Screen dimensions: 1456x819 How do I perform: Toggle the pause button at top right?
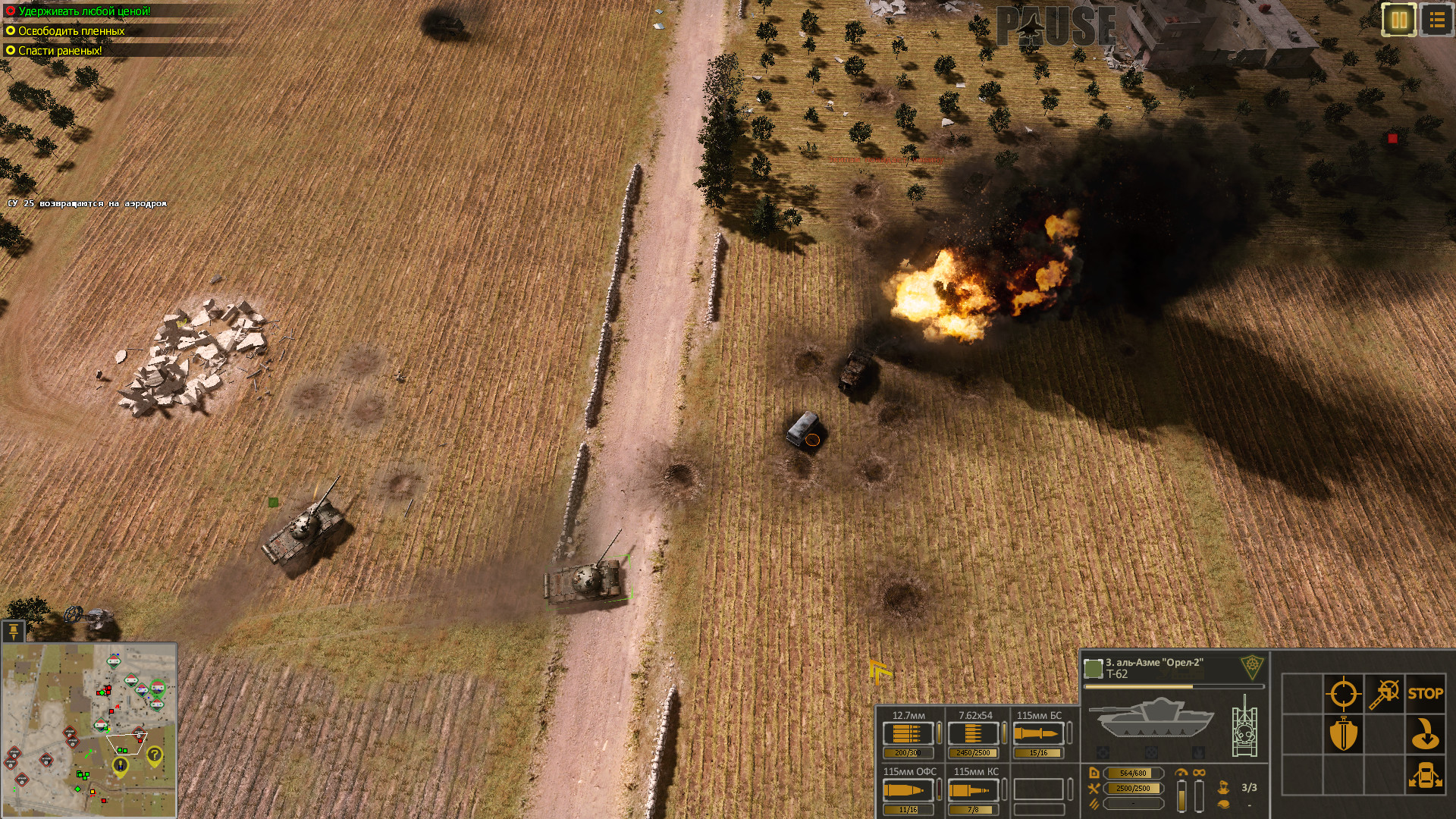click(x=1398, y=20)
